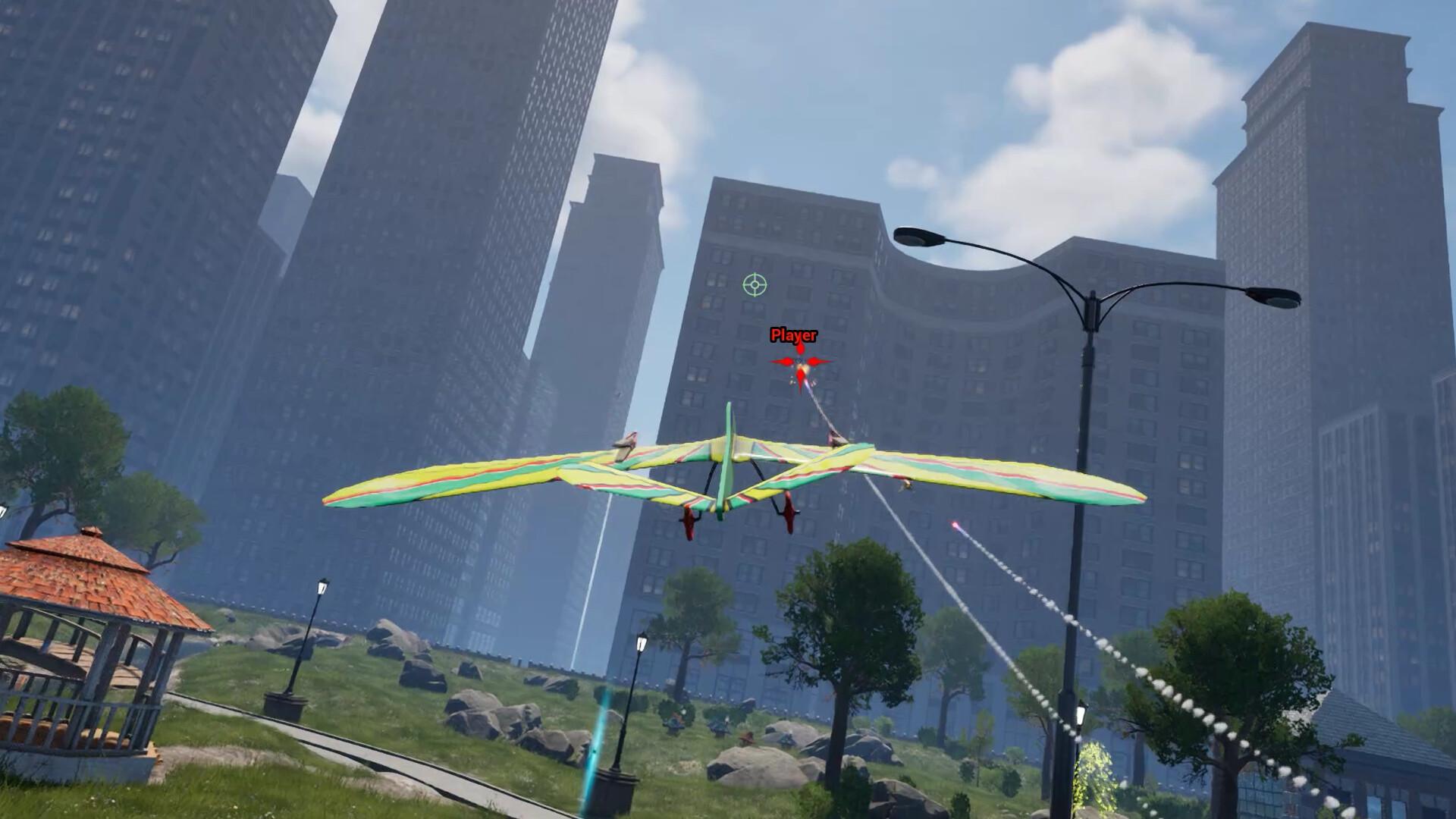Screen dimensions: 1456x819
Task: Select the red Player target marker
Action: (x=801, y=363)
